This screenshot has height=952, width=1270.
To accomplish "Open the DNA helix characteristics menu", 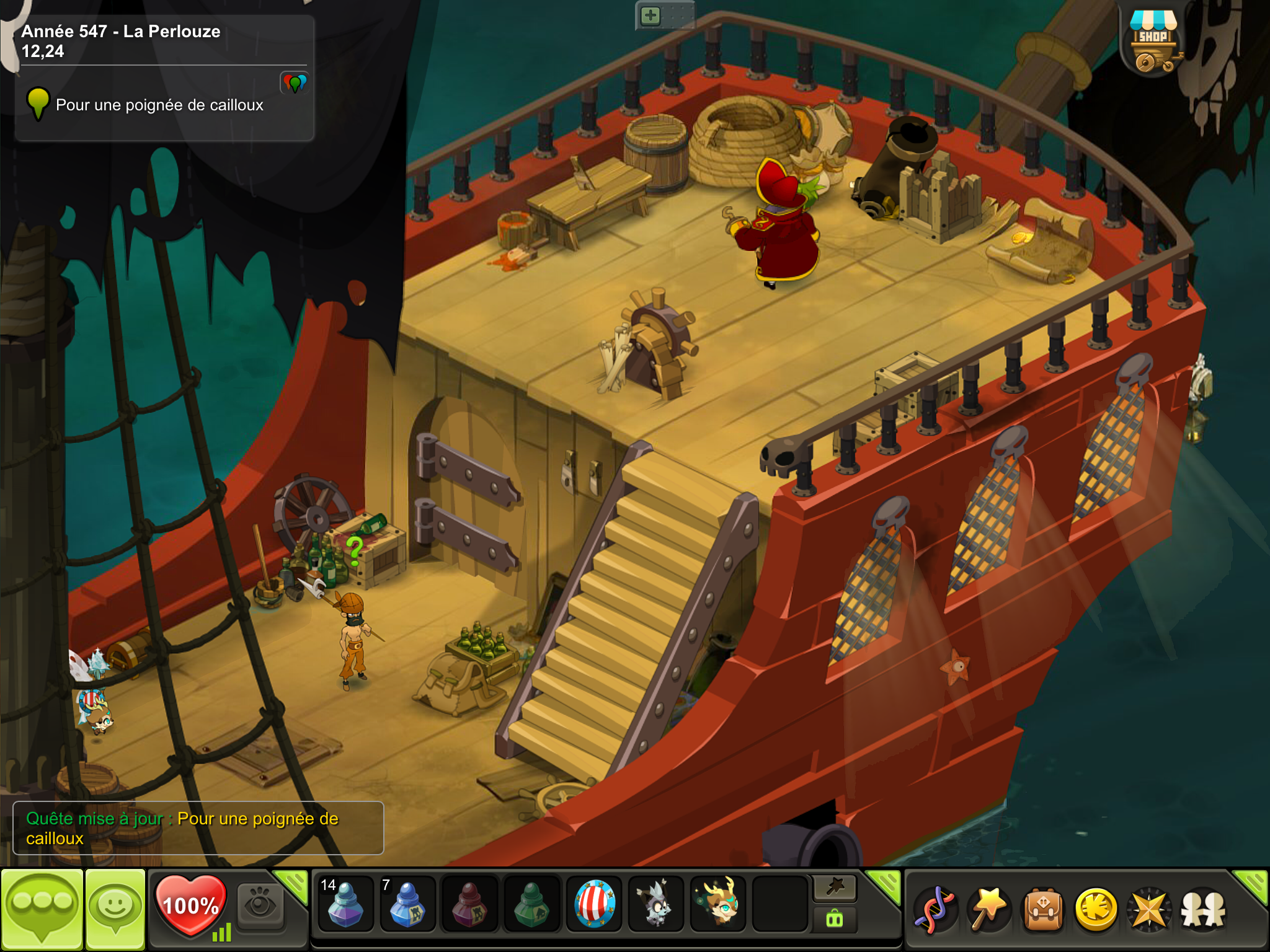I will coord(935,909).
